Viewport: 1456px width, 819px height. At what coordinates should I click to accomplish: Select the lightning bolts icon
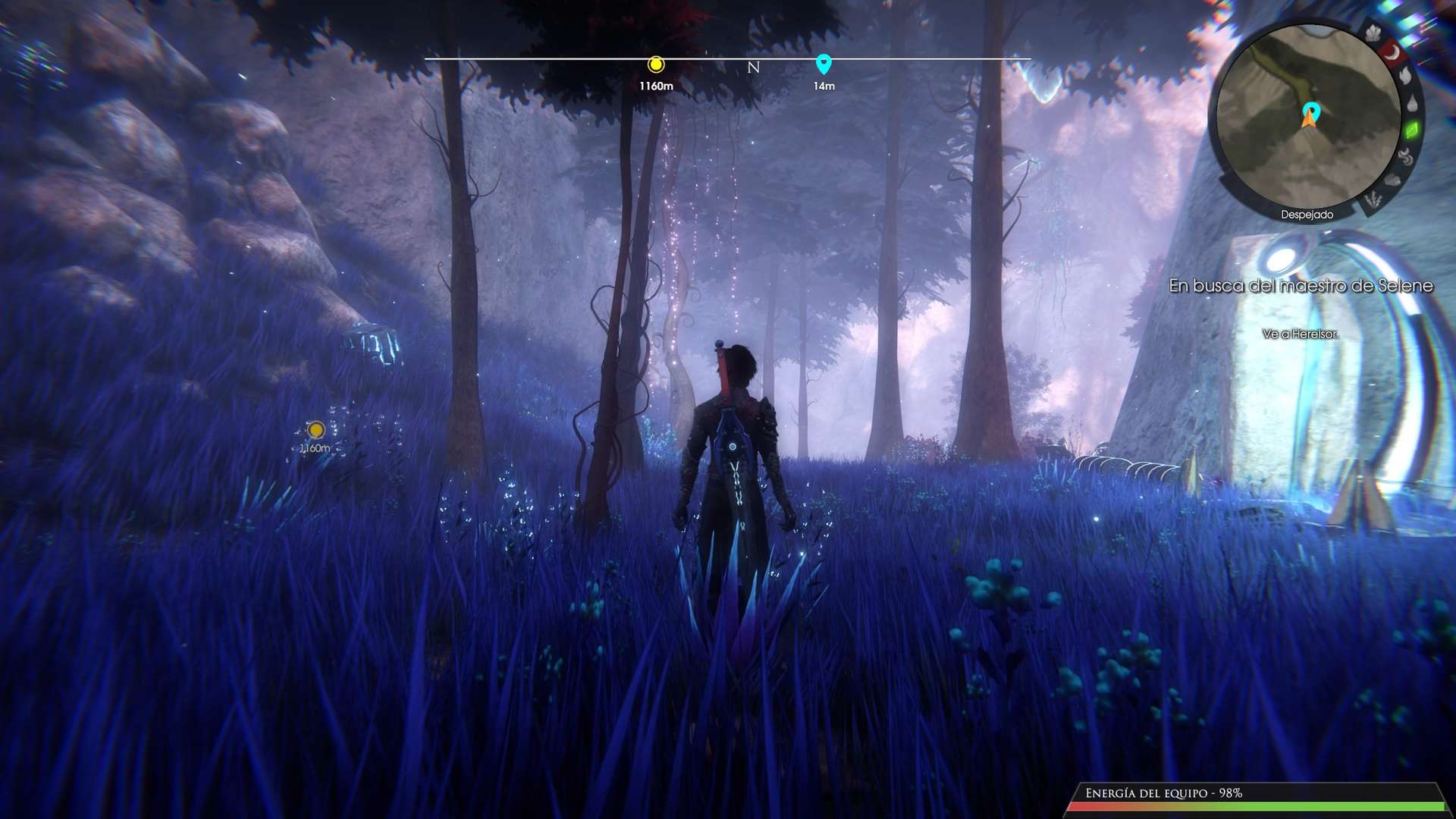(x=1373, y=200)
